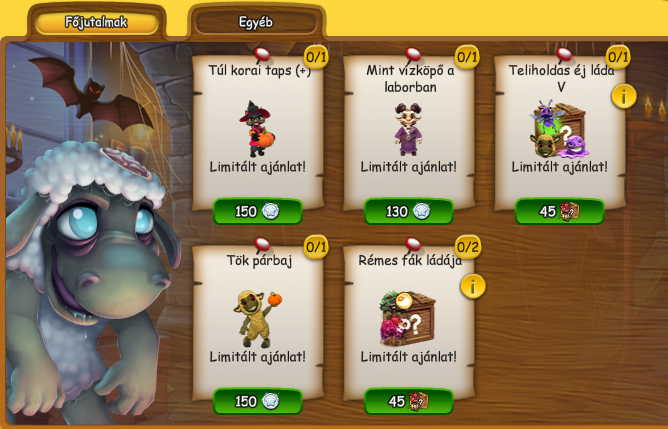Switch to the Főjutalmak tab
Image resolution: width=668 pixels, height=429 pixels.
[96, 22]
